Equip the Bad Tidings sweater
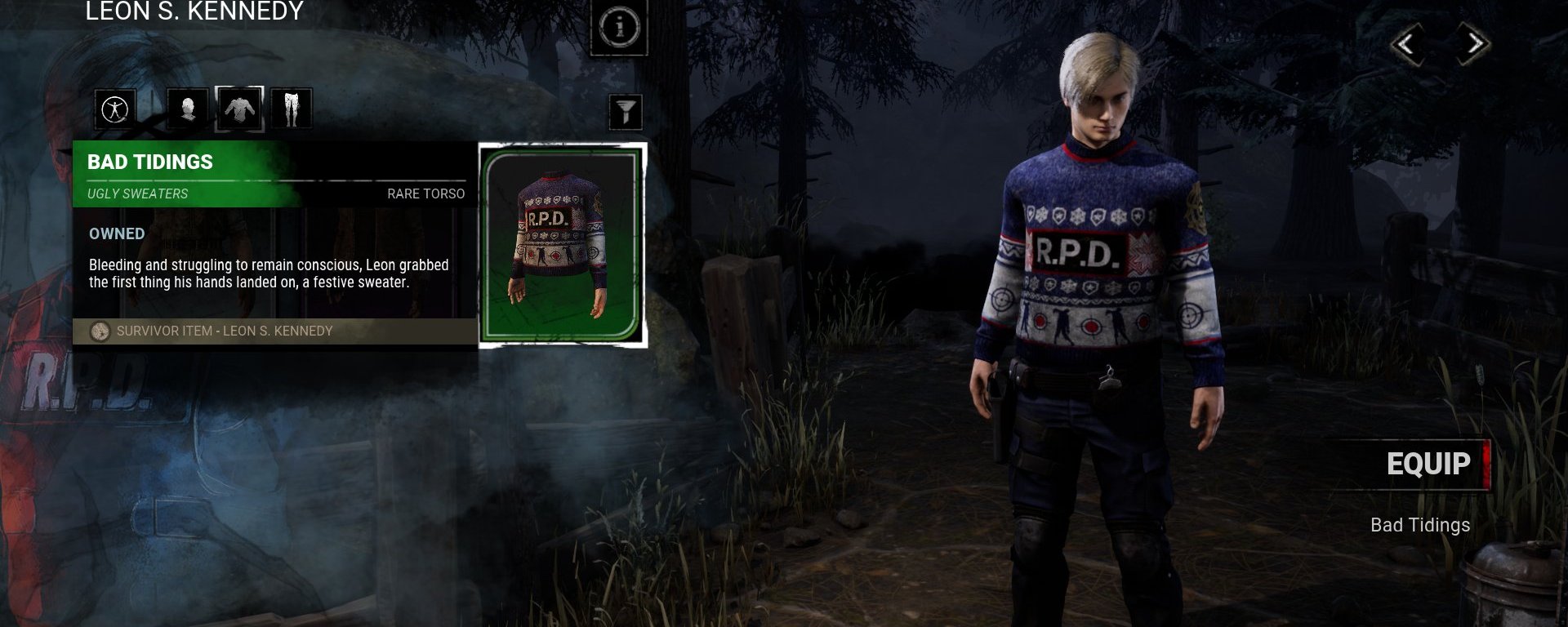The image size is (1568, 627). 1428,464
